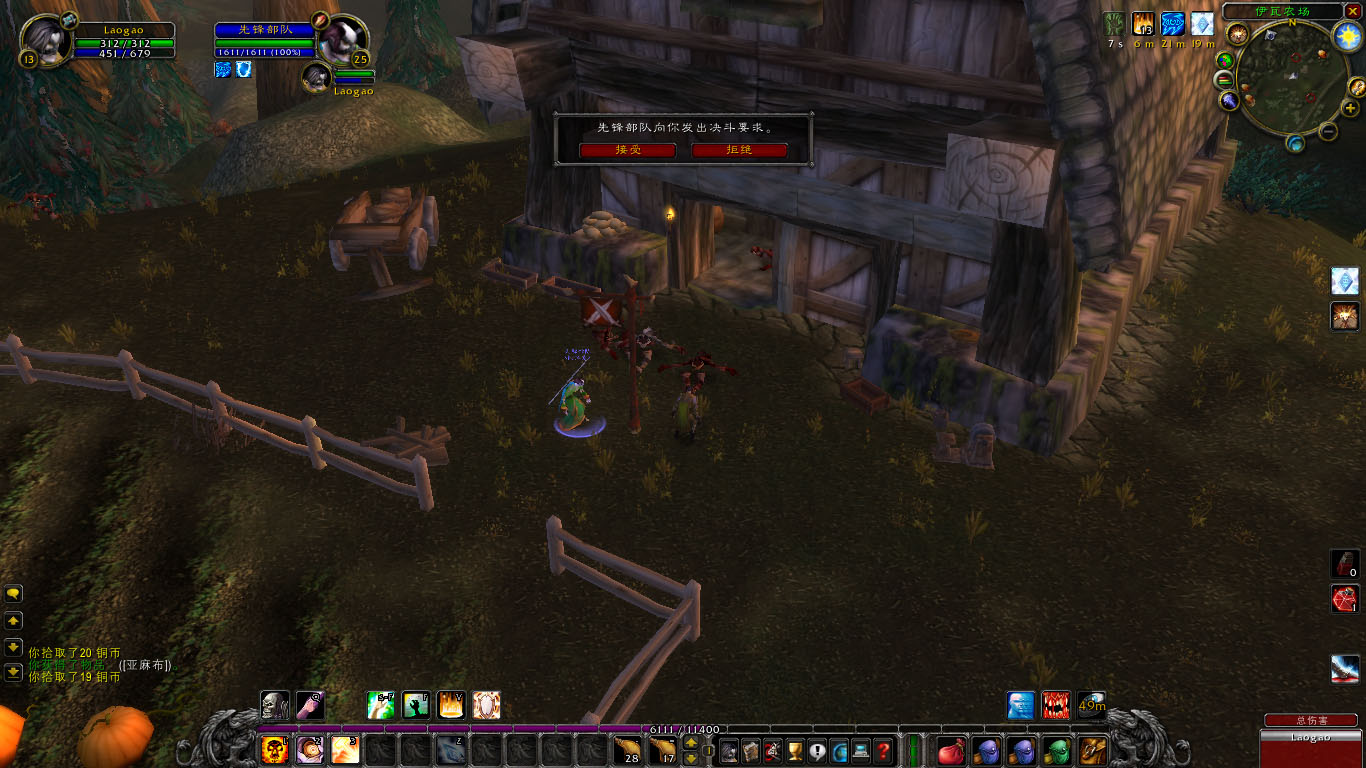1366x768 pixels.
Task: Activate the skull face icon above the action bar
Action: 275,705
